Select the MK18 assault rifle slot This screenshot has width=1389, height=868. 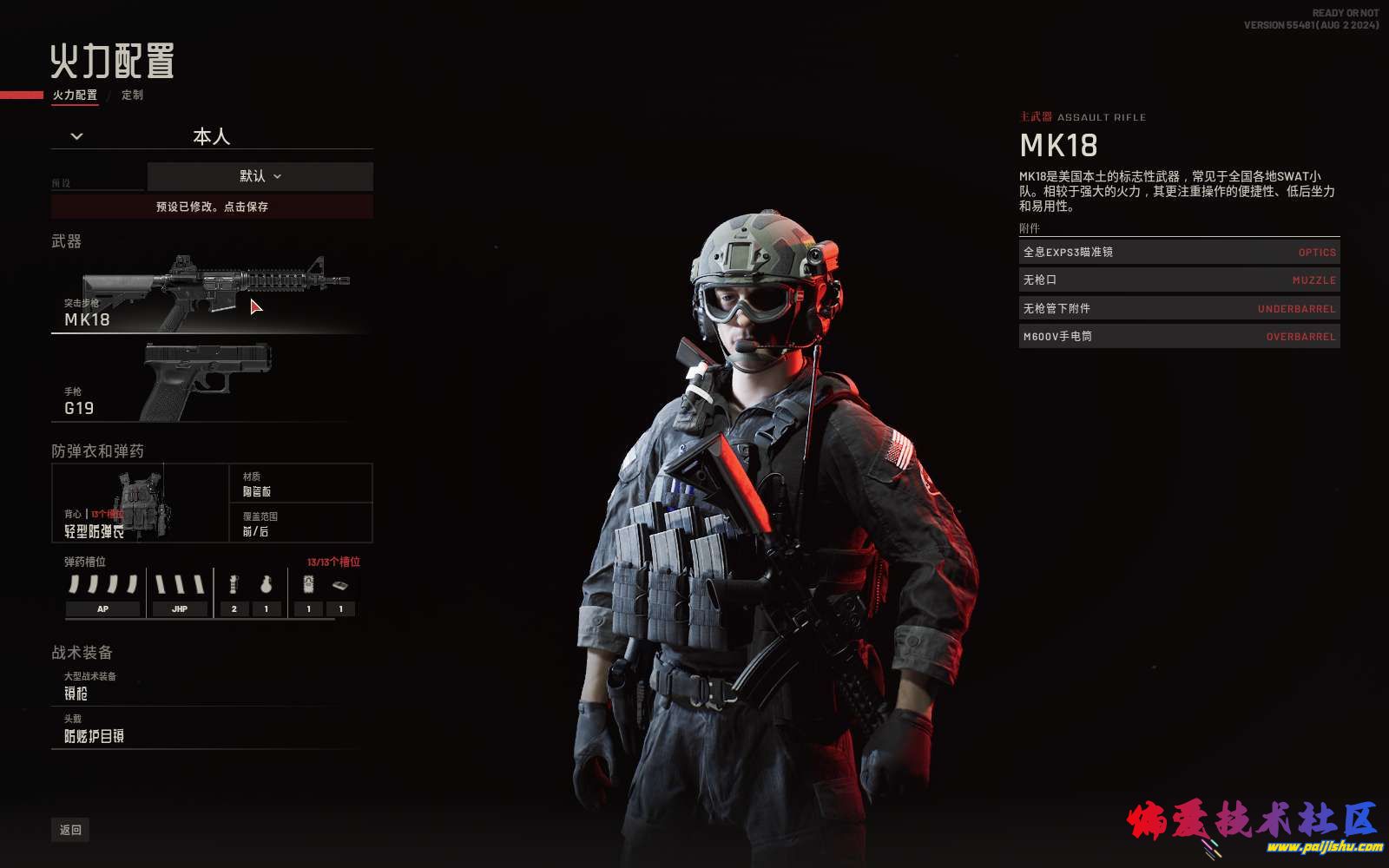pyautogui.click(x=208, y=295)
